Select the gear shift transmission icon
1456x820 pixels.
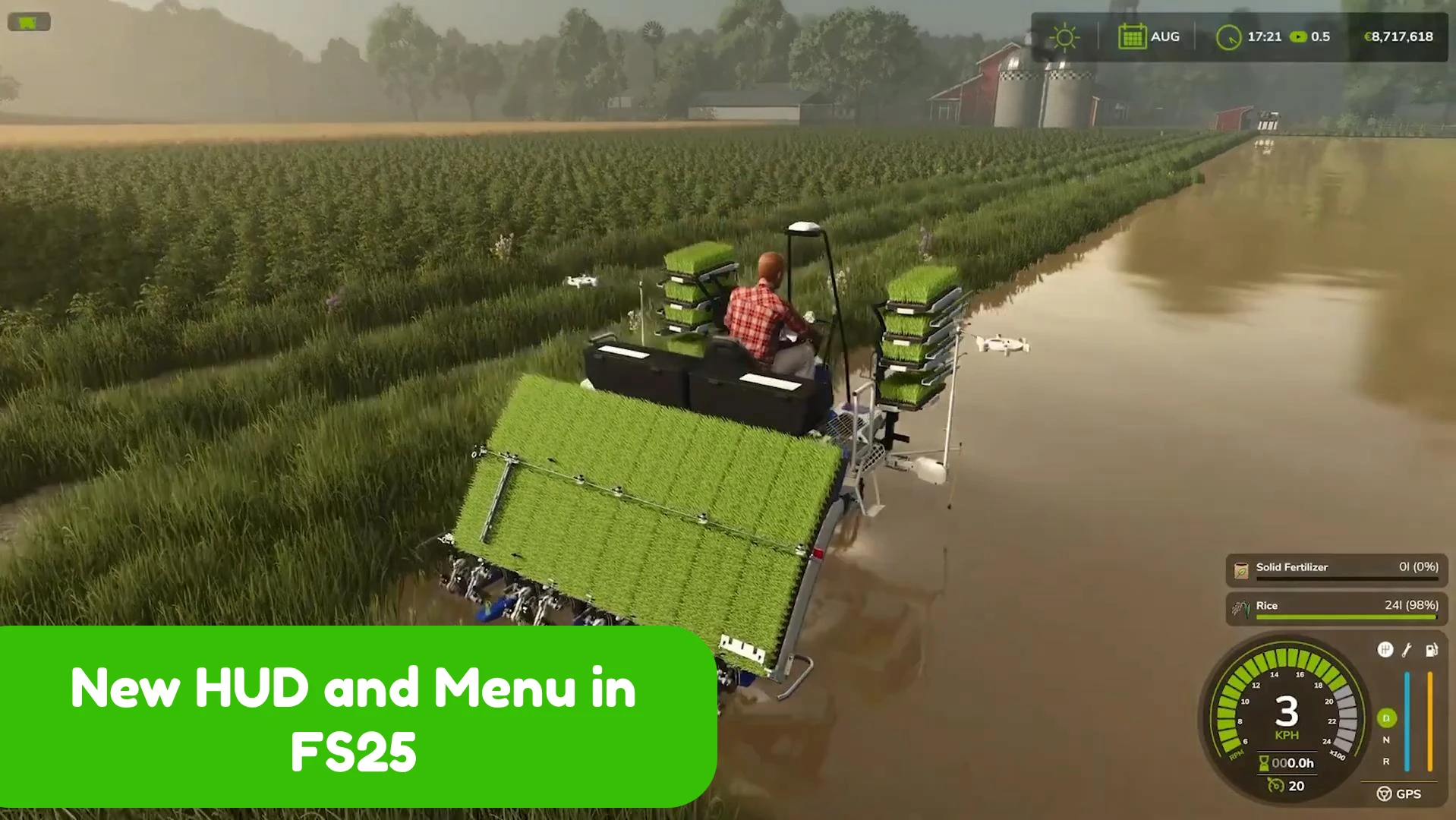point(1385,650)
